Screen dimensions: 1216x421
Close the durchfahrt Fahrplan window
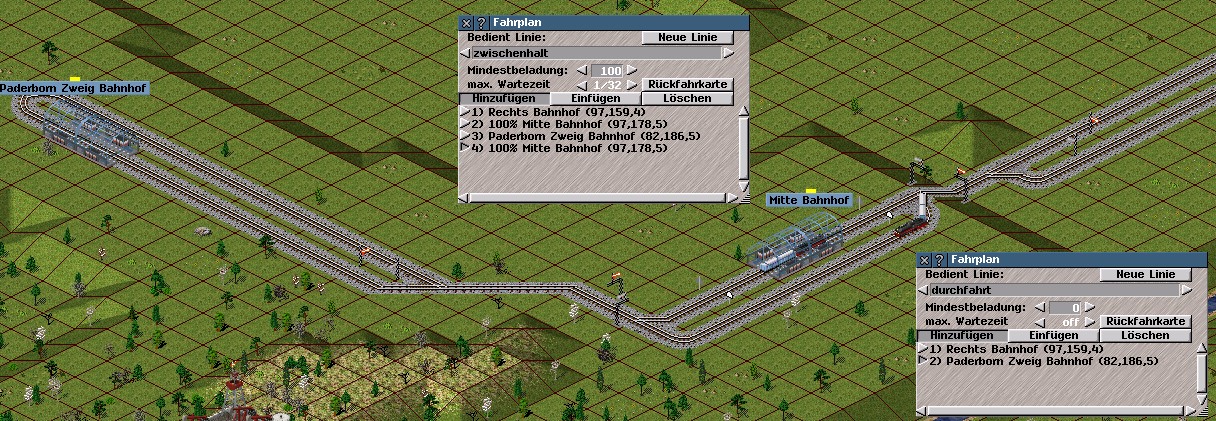(923, 260)
